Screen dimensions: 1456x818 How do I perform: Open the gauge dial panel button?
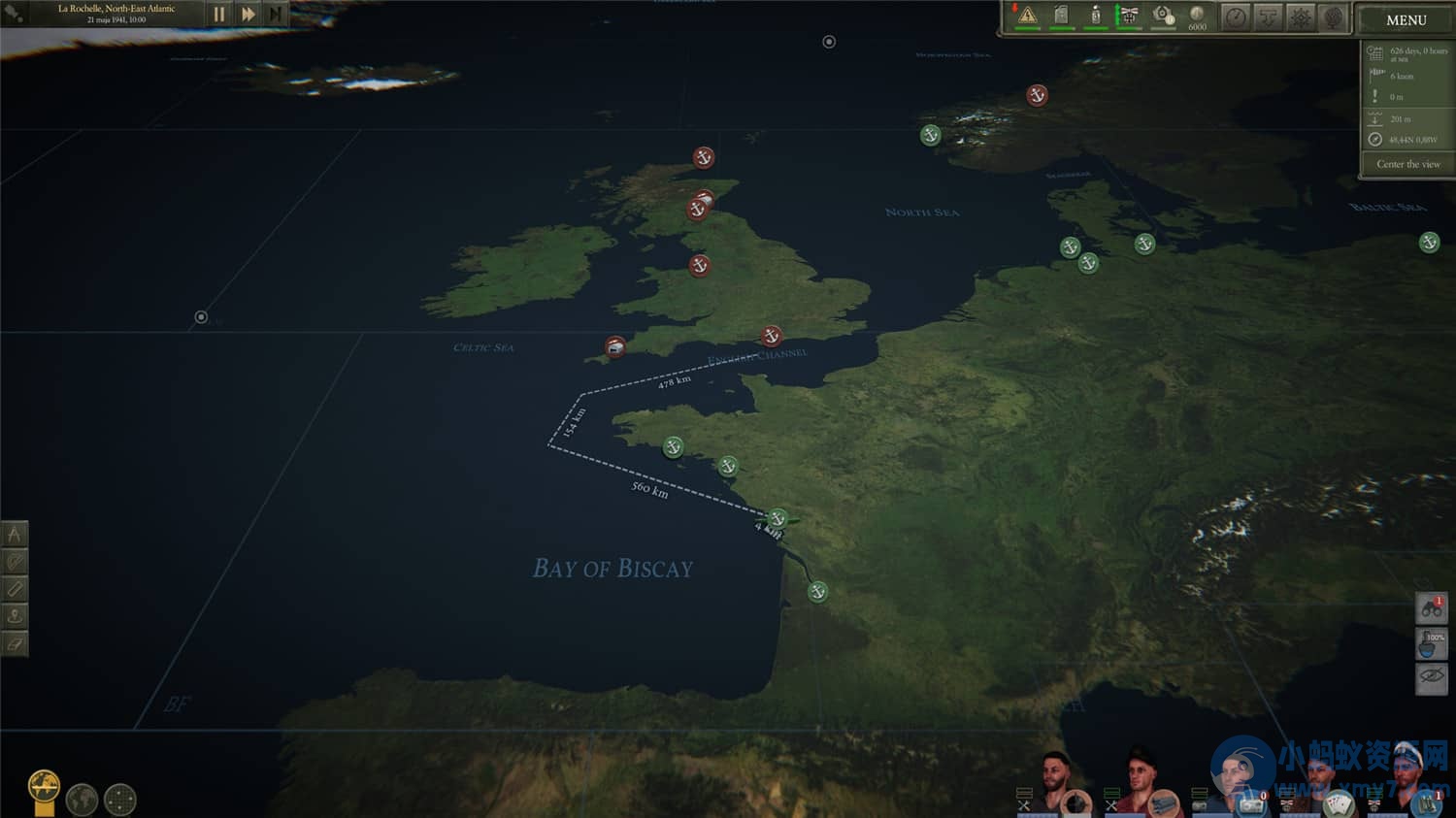pos(1235,17)
